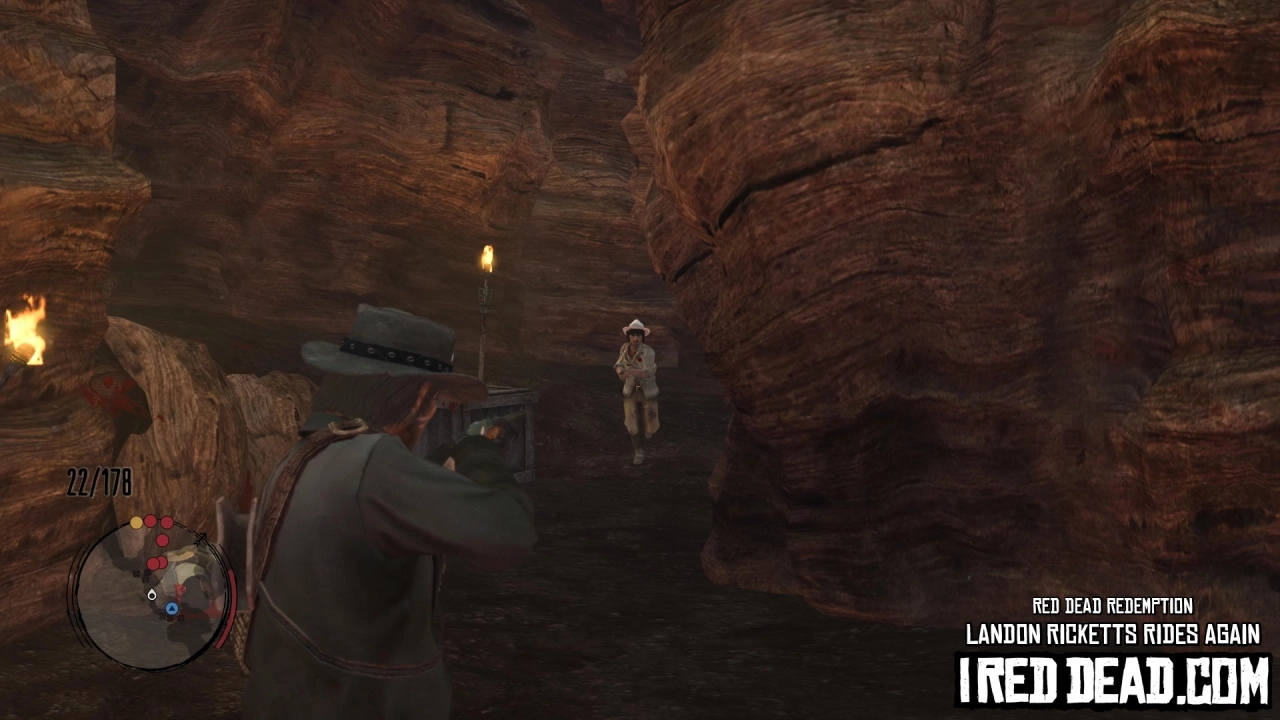Click the yellow ally blip on the minimap
This screenshot has width=1280, height=720.
point(137,522)
